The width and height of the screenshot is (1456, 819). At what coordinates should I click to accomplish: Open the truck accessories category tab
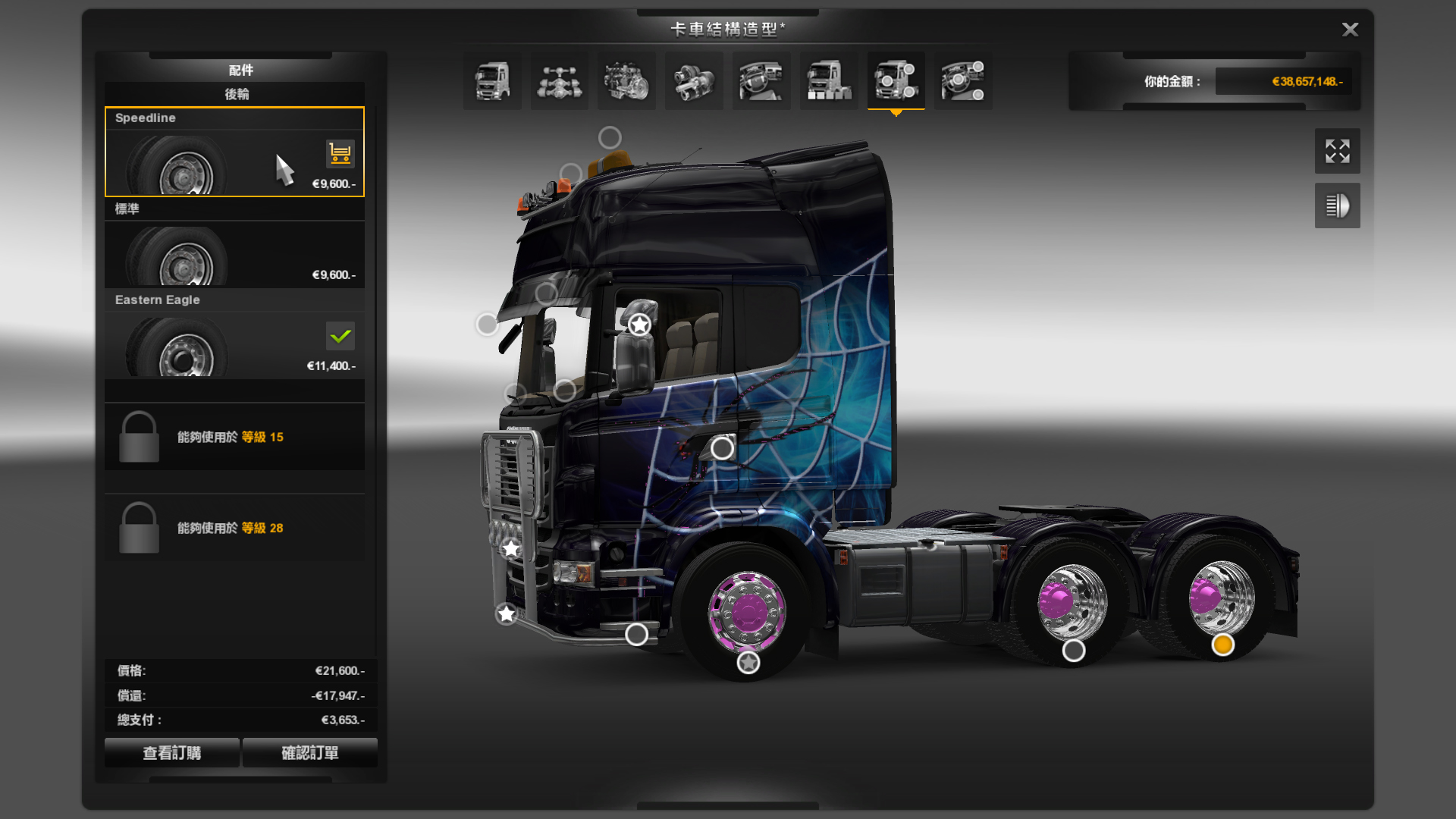pyautogui.click(x=896, y=81)
